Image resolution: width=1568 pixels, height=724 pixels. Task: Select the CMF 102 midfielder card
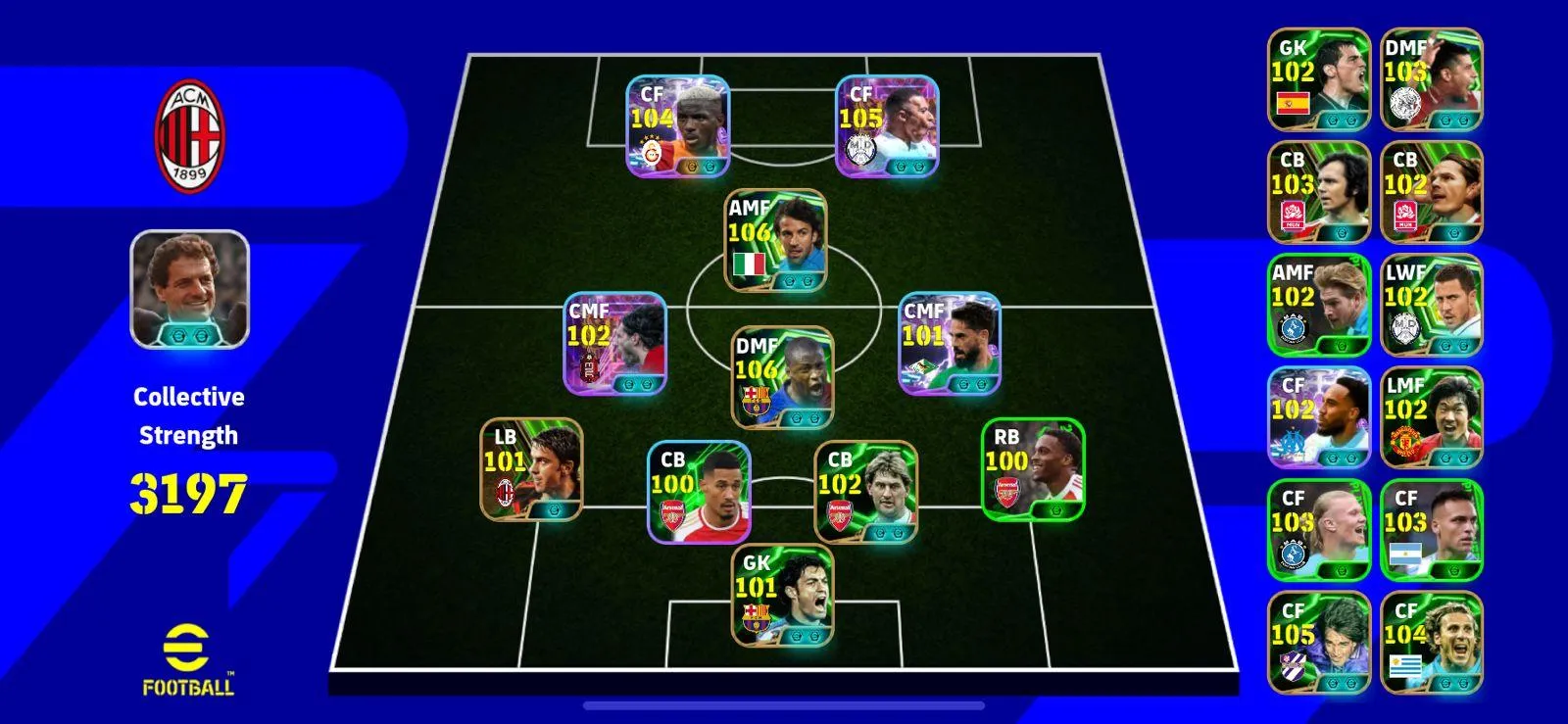614,344
